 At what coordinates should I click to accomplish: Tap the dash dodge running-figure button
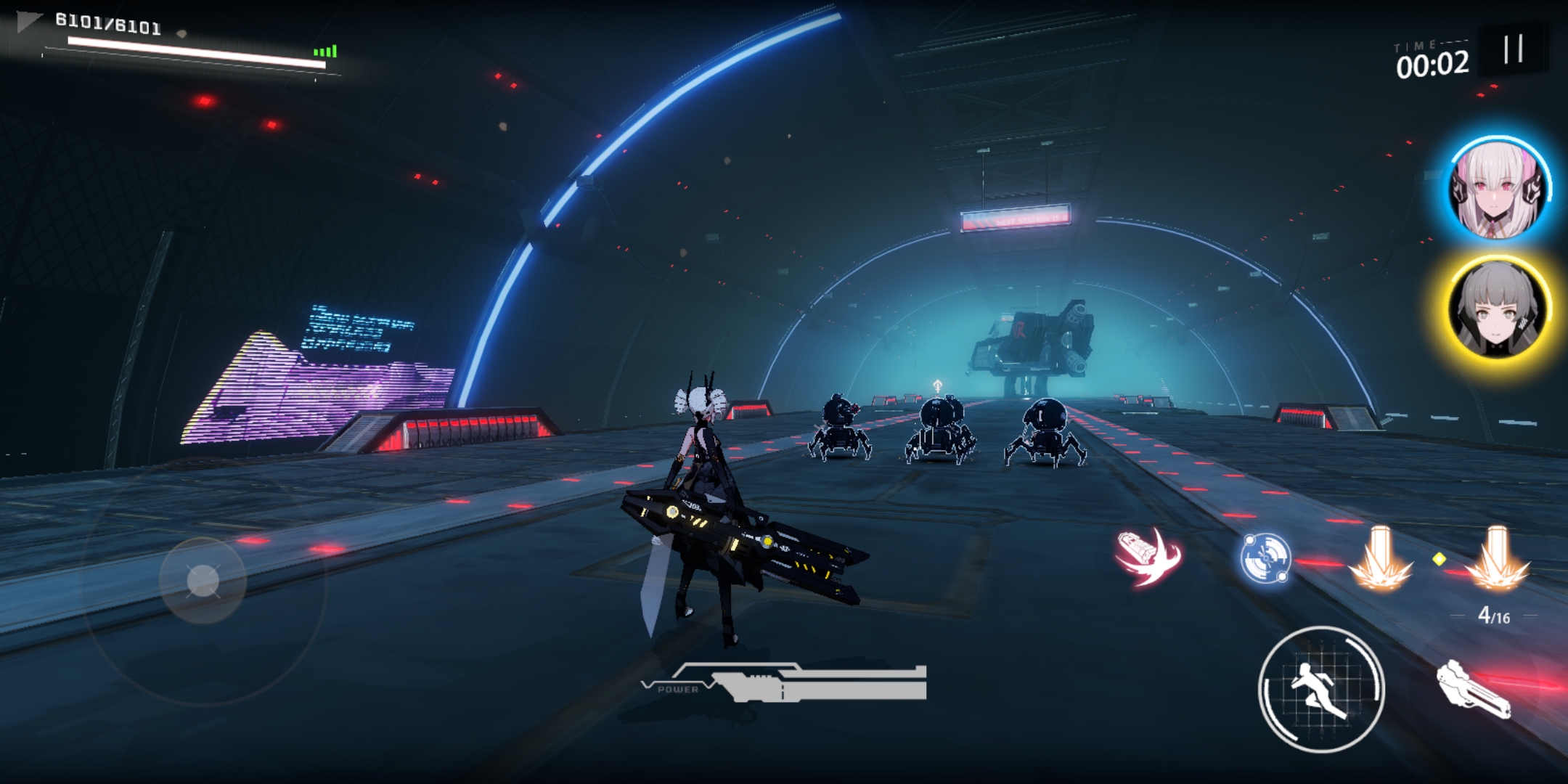point(1320,689)
